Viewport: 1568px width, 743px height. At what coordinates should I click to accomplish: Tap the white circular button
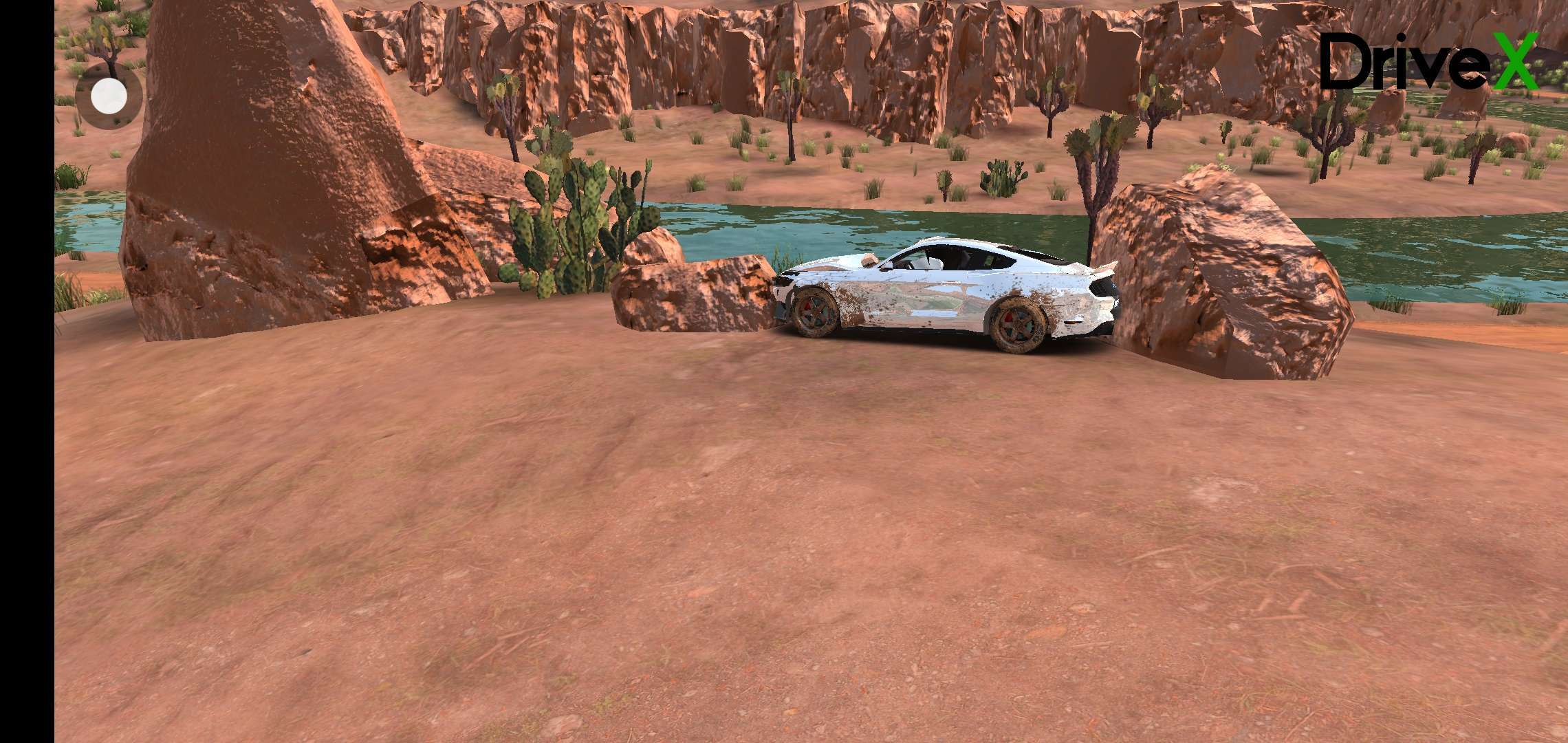click(x=109, y=96)
